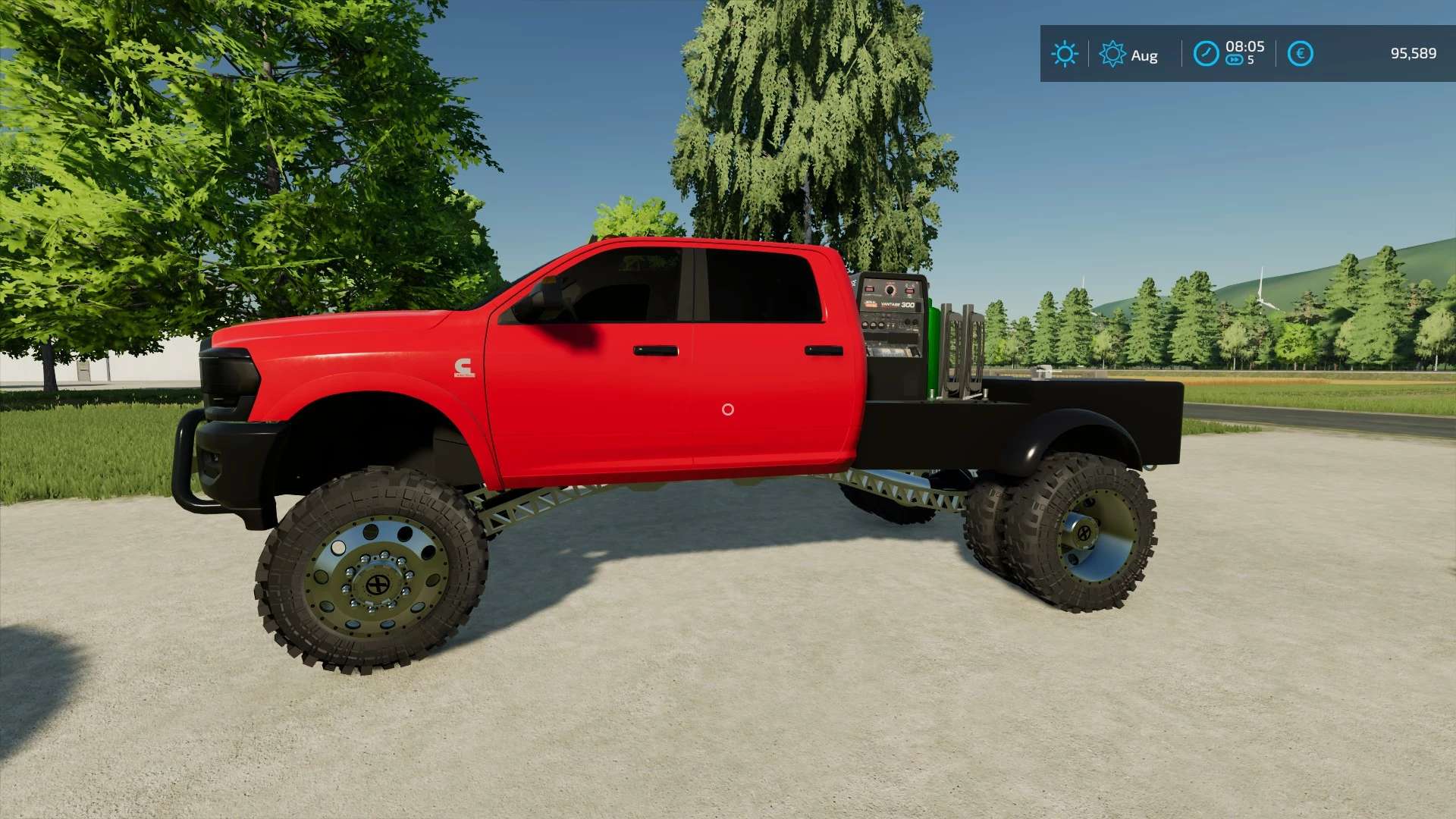This screenshot has height=819, width=1456.
Task: Expand the Aug month display
Action: (x=1144, y=55)
